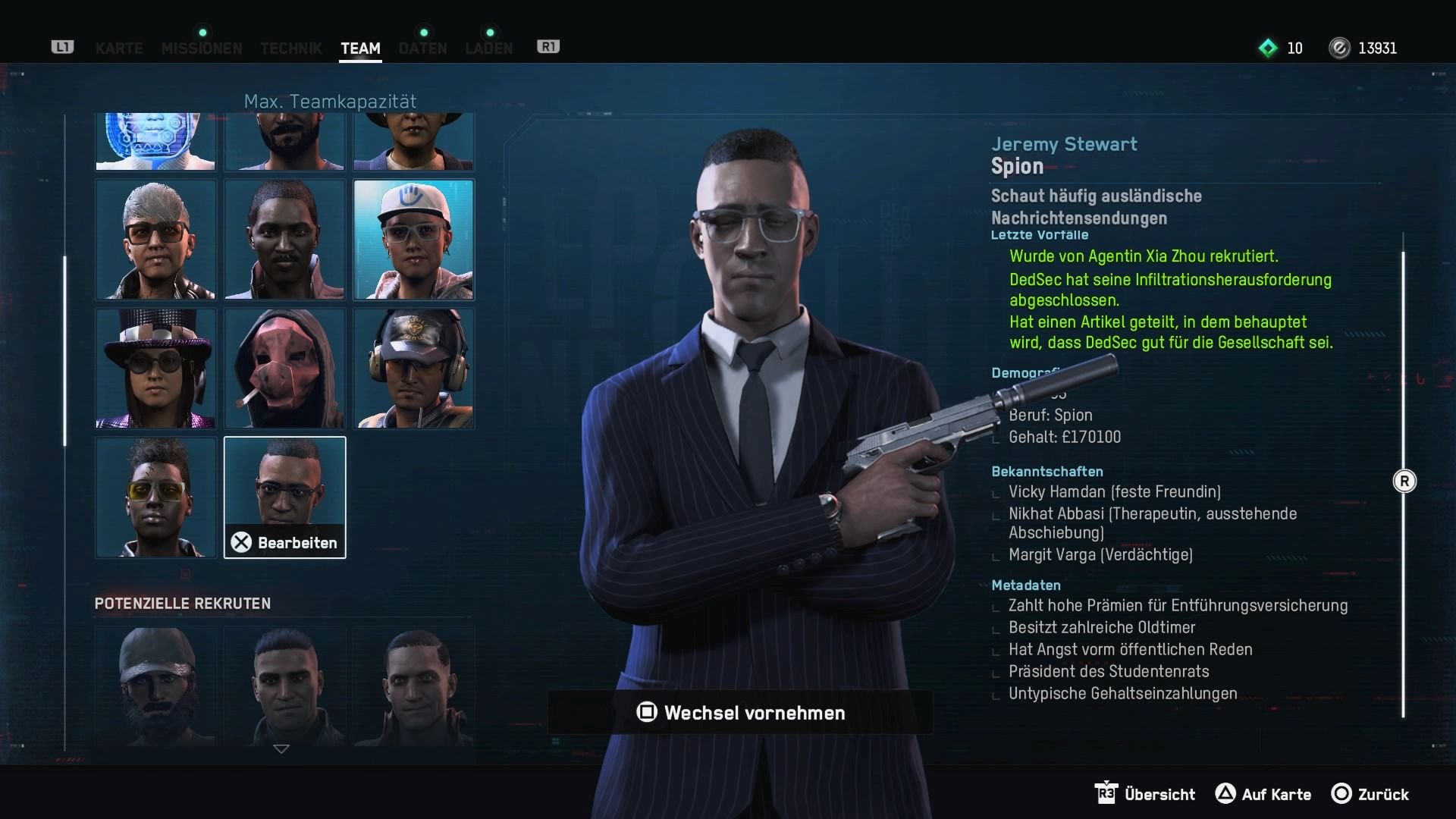Click the tech points diamond icon
The width and height of the screenshot is (1456, 819).
coord(1267,48)
